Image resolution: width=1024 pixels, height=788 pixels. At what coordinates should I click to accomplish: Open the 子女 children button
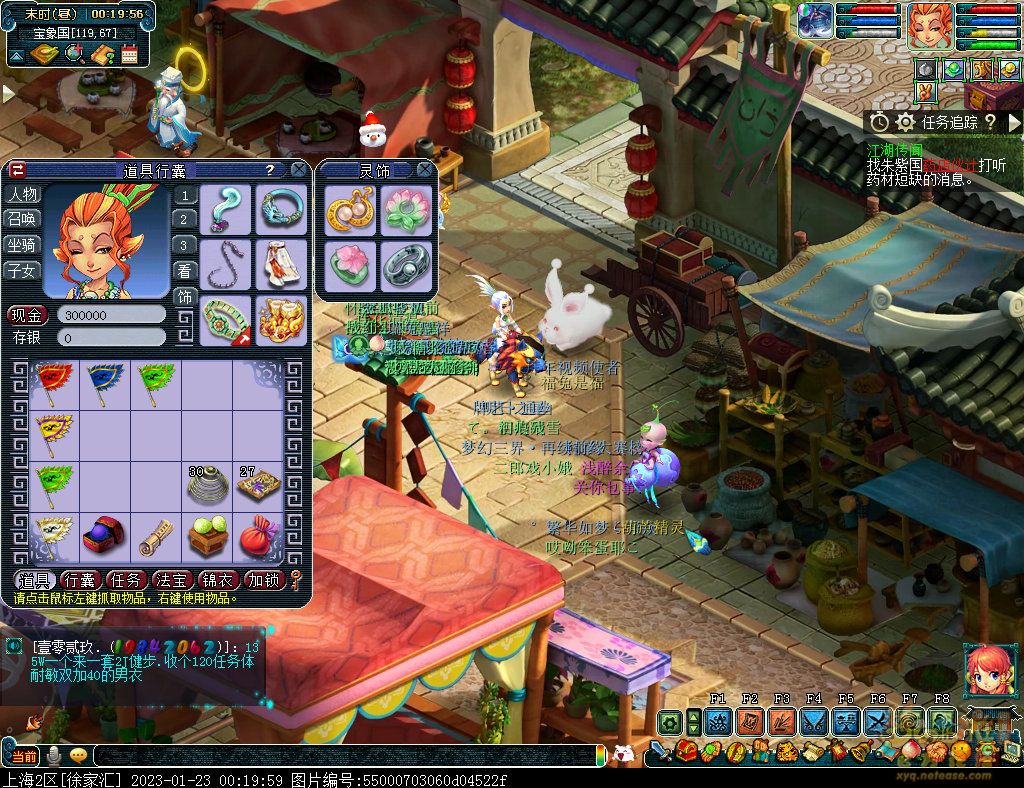[x=22, y=269]
